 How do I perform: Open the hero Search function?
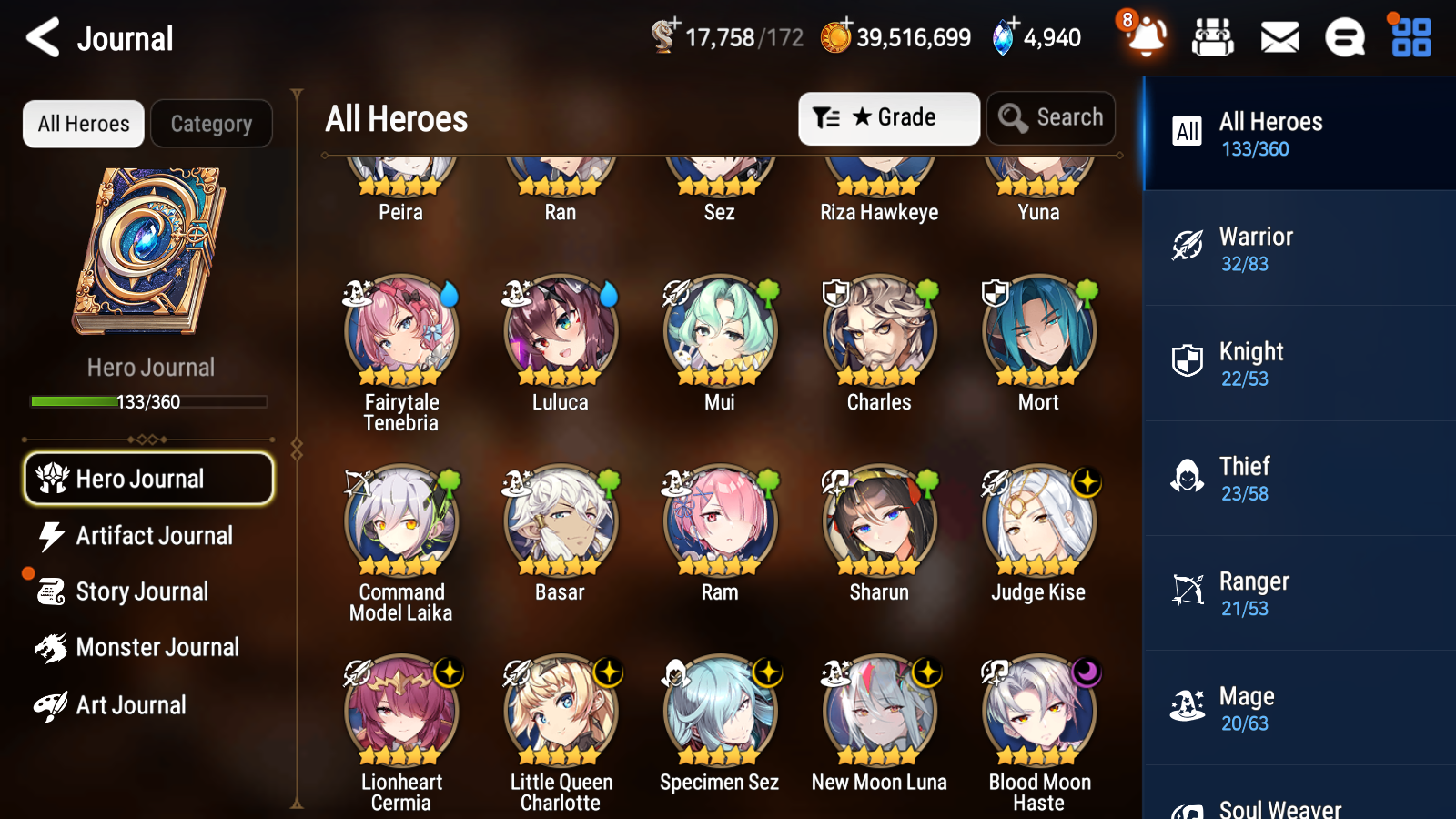pyautogui.click(x=1051, y=117)
